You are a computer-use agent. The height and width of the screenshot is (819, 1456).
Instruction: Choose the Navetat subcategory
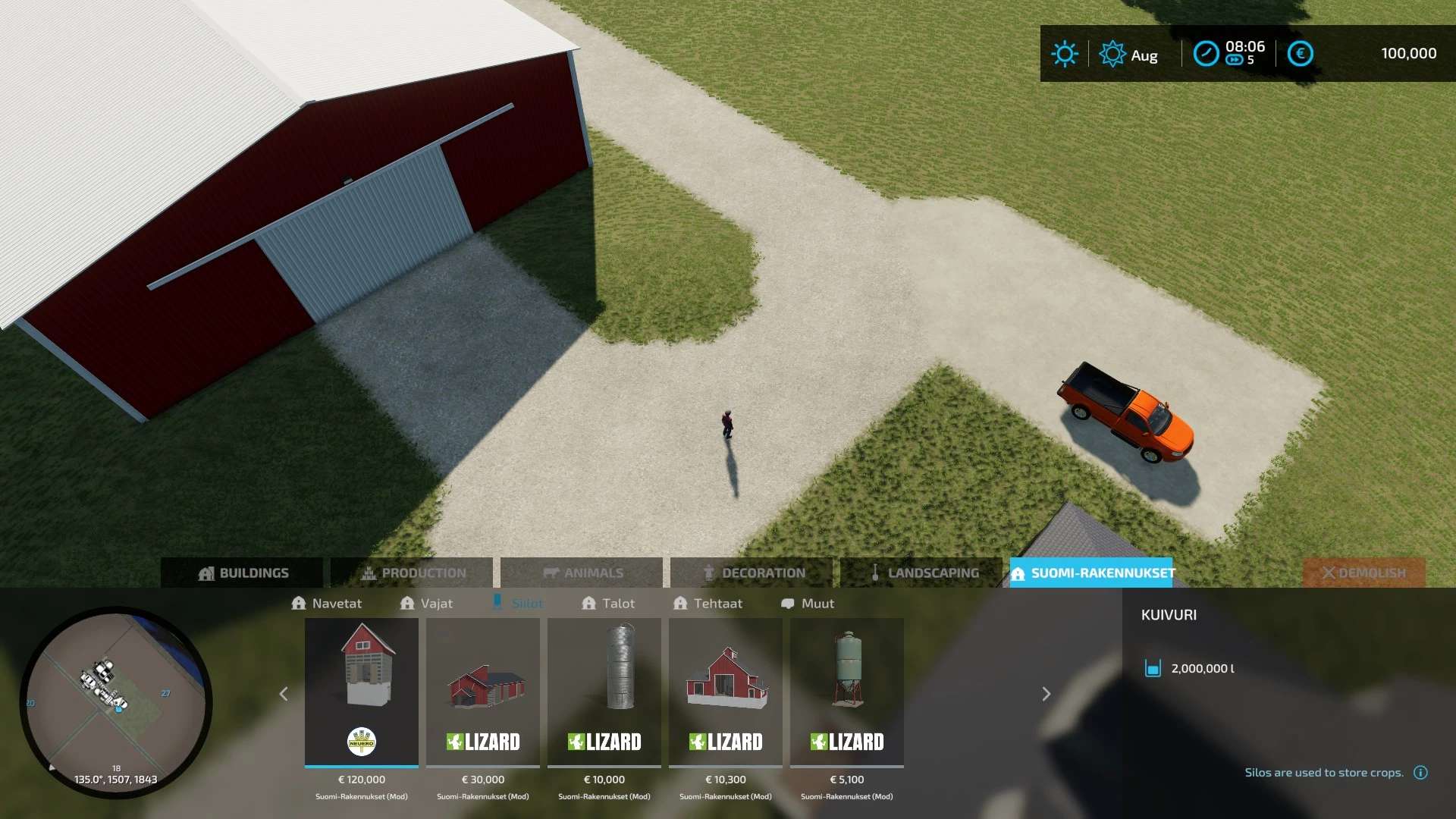pyautogui.click(x=327, y=604)
